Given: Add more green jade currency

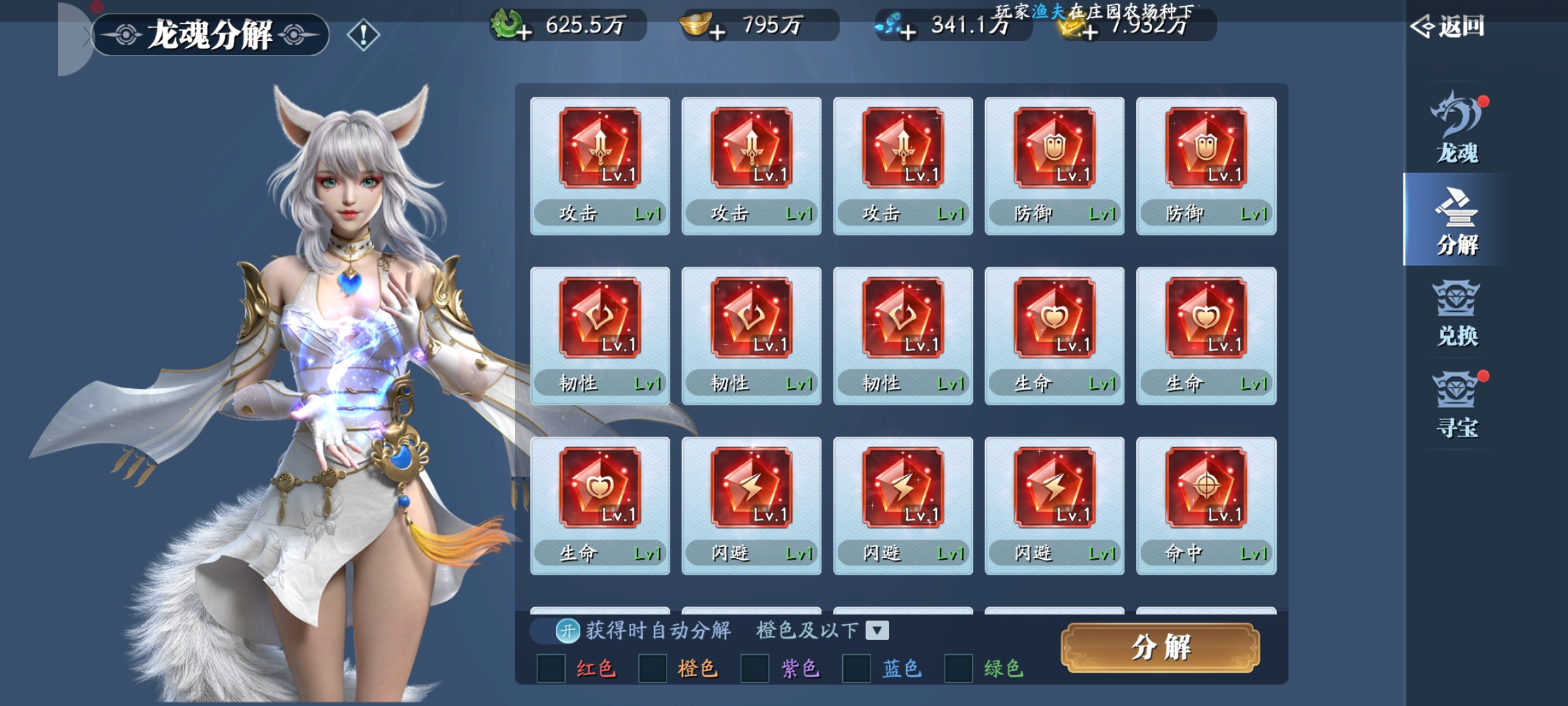Looking at the screenshot, I should (523, 31).
